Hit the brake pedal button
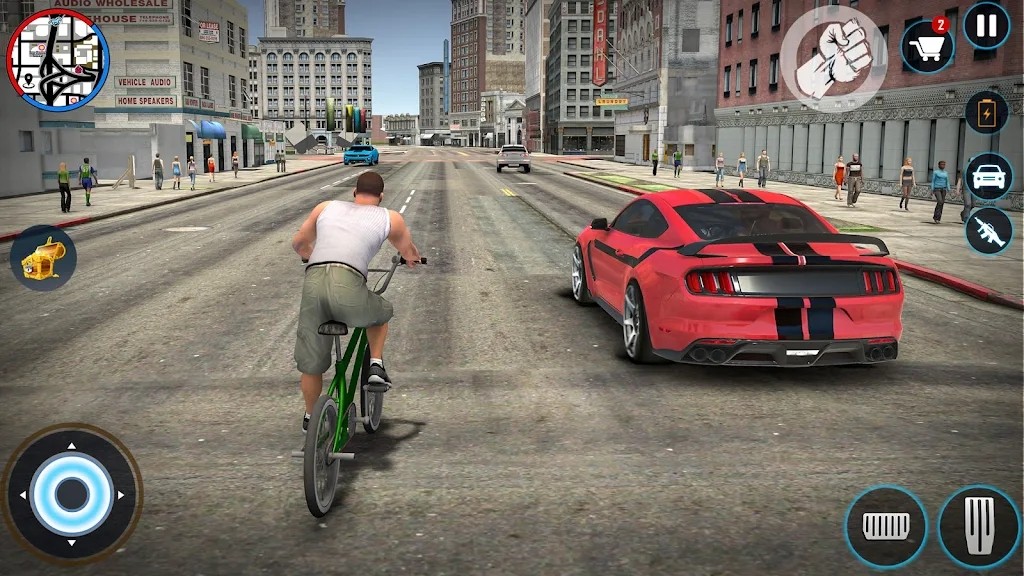Image resolution: width=1024 pixels, height=576 pixels. pyautogui.click(x=886, y=526)
